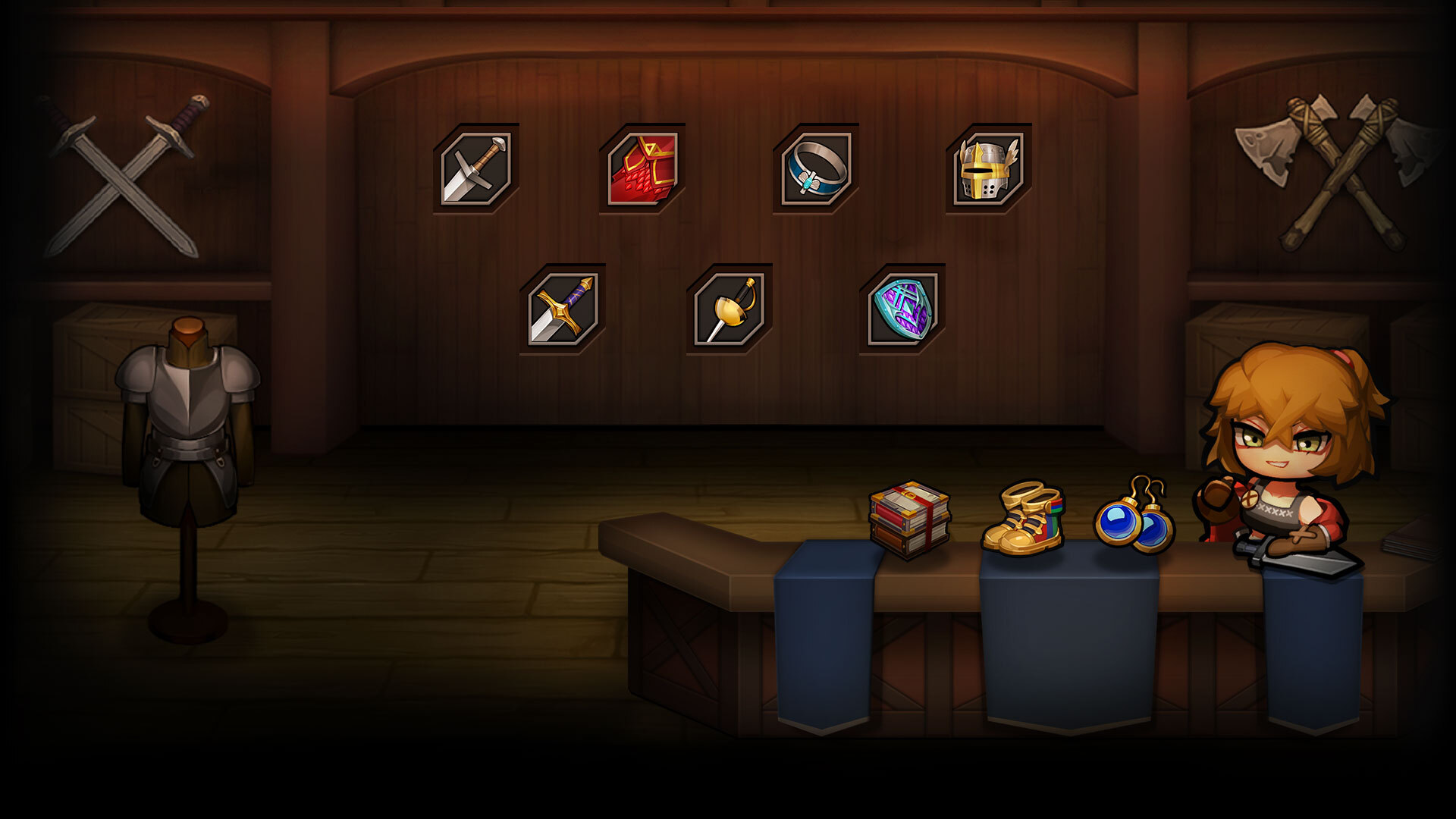This screenshot has height=819, width=1456.
Task: Select the golden winged helmet slot
Action: click(x=988, y=168)
